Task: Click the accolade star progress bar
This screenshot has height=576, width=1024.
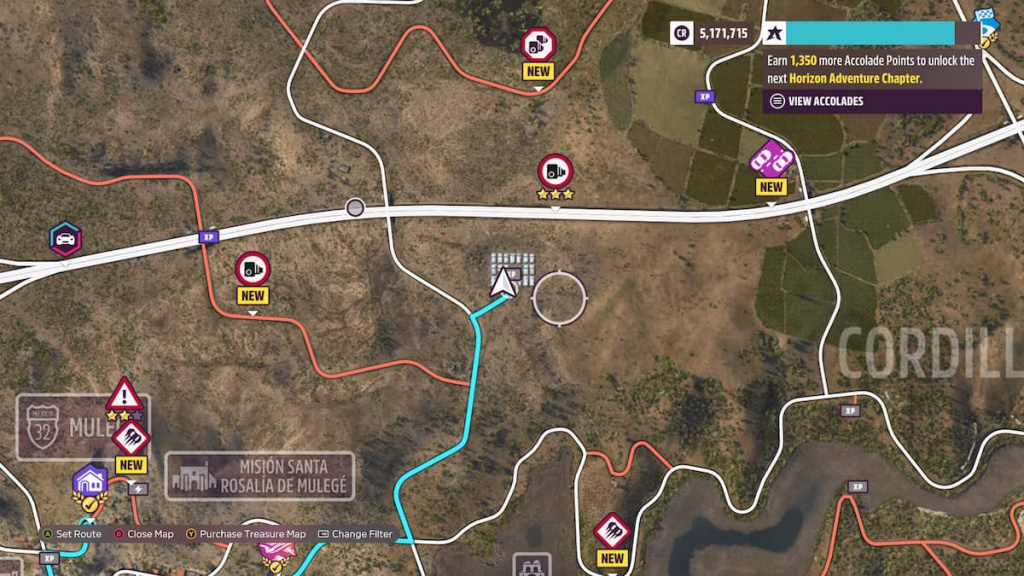Action: (x=870, y=33)
